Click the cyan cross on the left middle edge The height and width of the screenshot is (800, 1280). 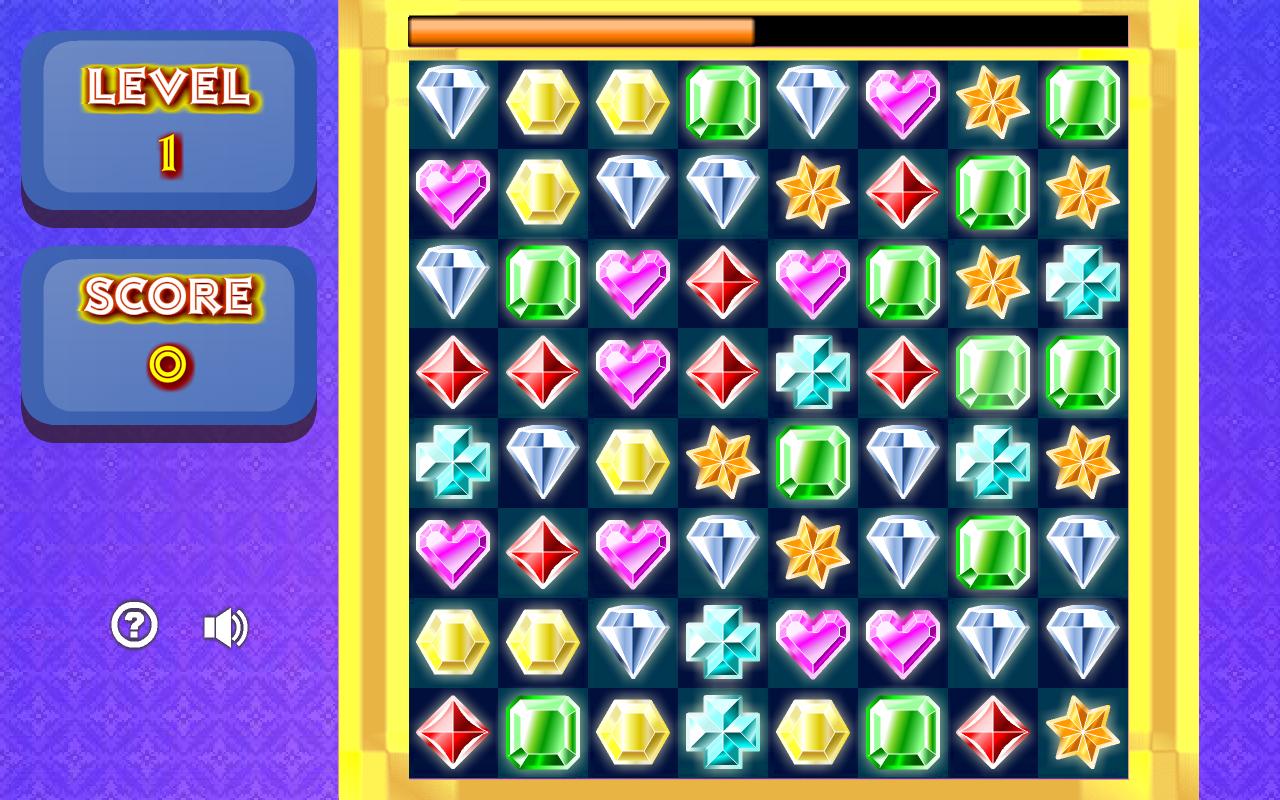click(453, 462)
